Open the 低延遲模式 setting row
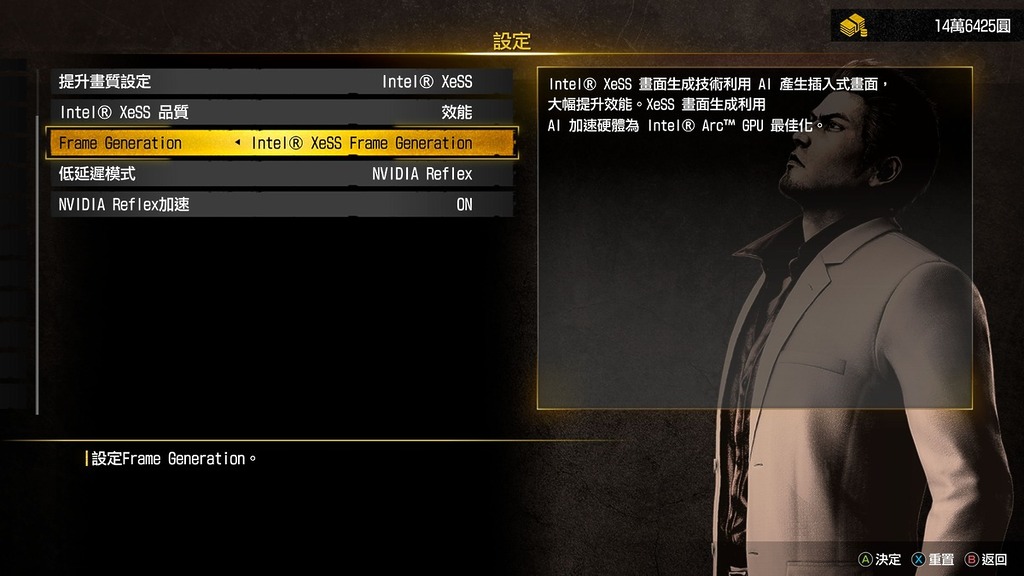1024x576 pixels. click(281, 174)
